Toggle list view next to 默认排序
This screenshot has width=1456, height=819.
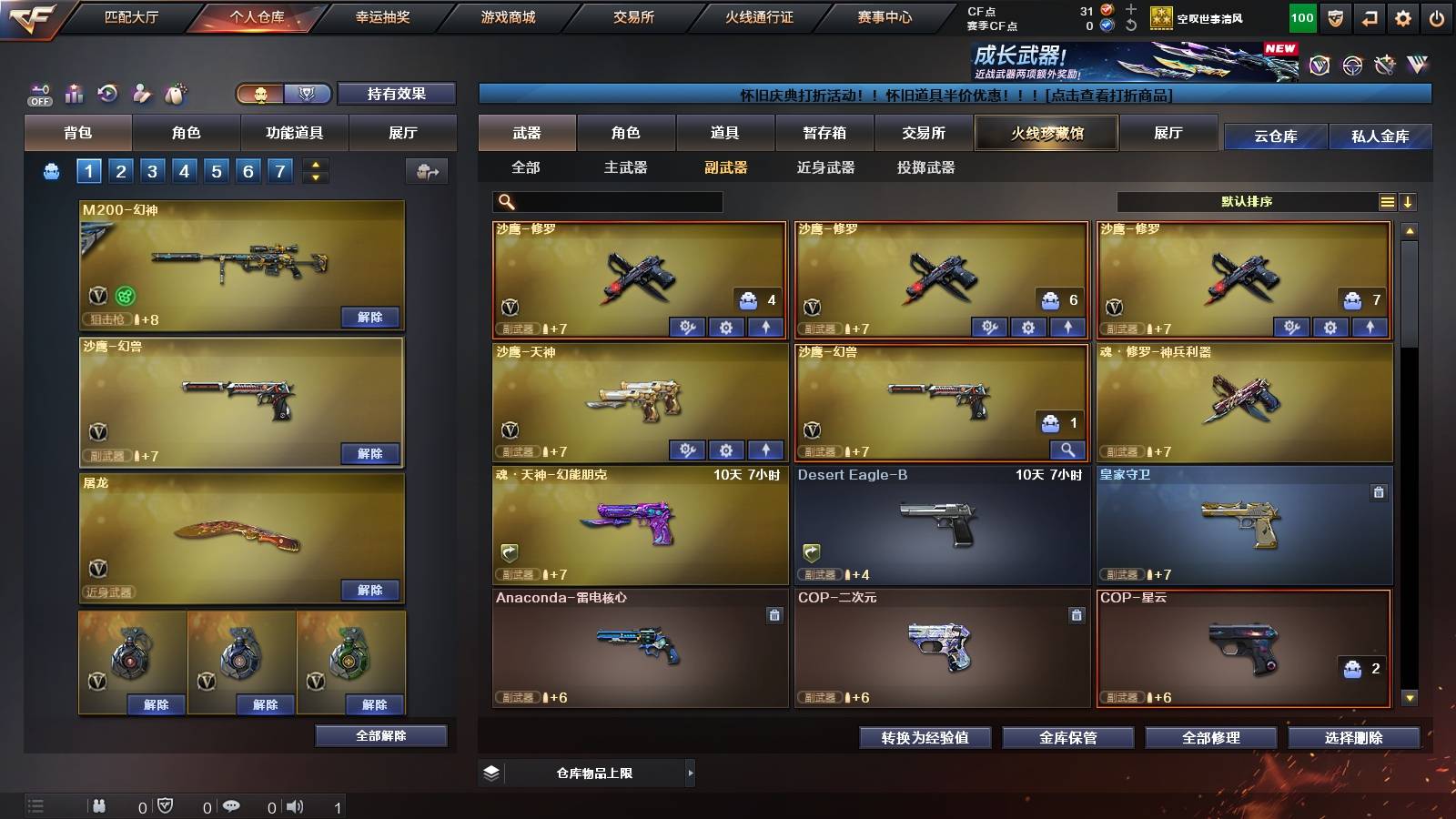(1387, 202)
